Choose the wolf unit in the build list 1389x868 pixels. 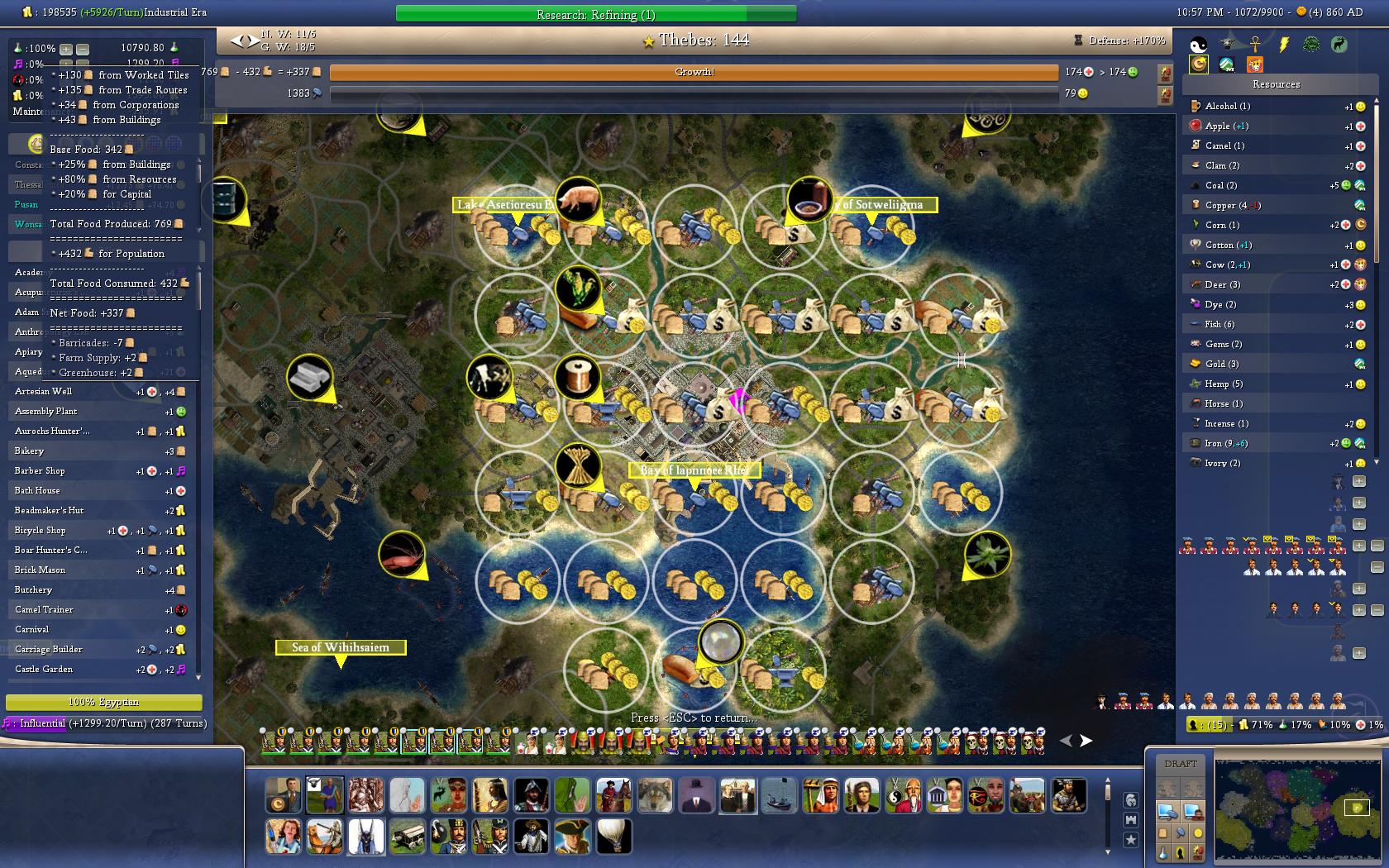[x=655, y=795]
